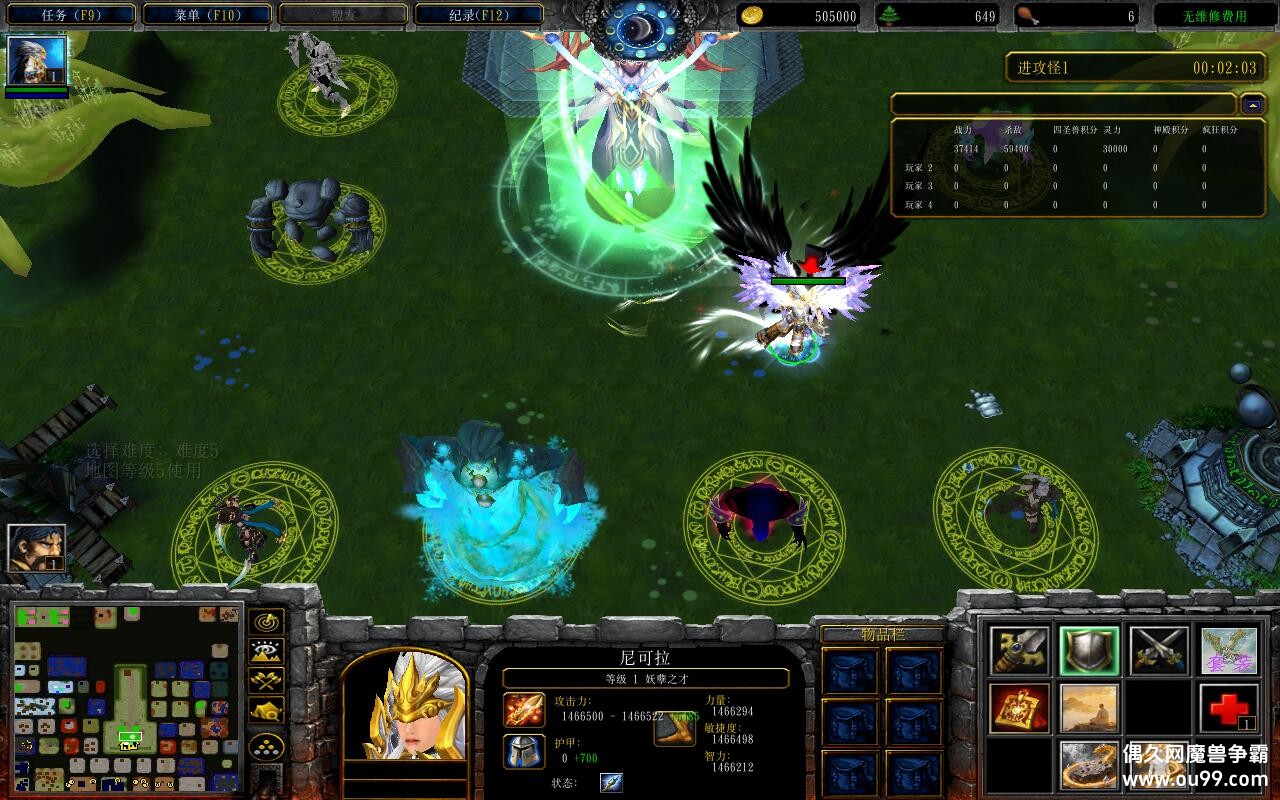Toggle minimap creep camp display button

pos(266,710)
